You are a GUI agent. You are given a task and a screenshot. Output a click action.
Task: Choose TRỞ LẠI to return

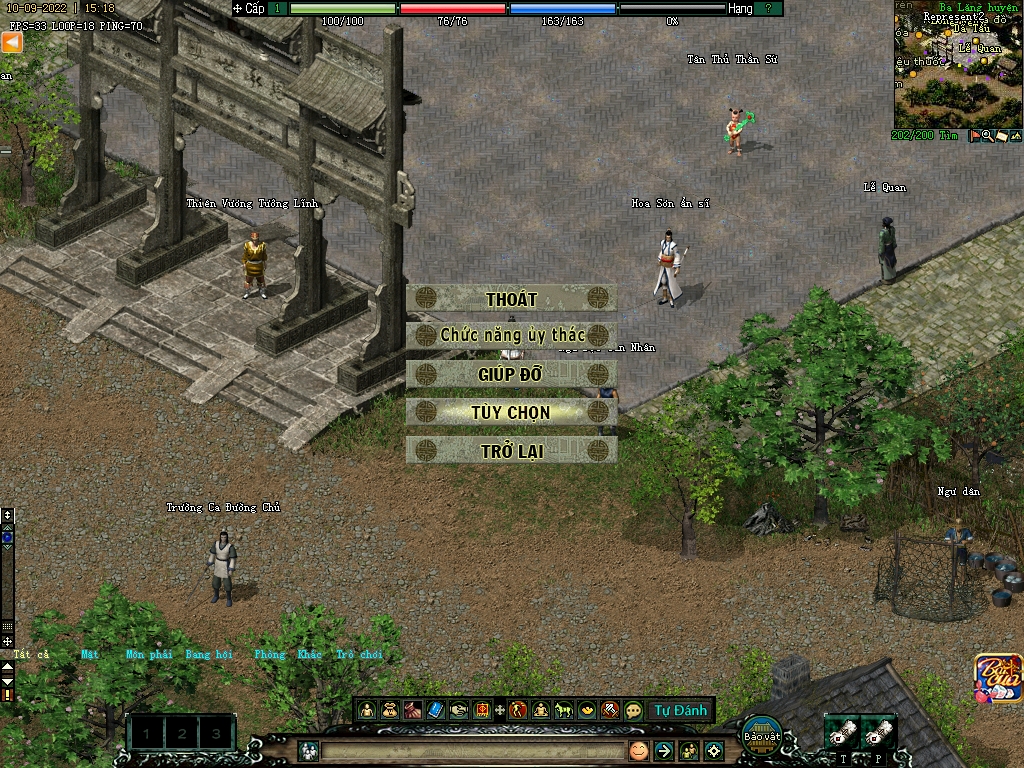pos(511,451)
